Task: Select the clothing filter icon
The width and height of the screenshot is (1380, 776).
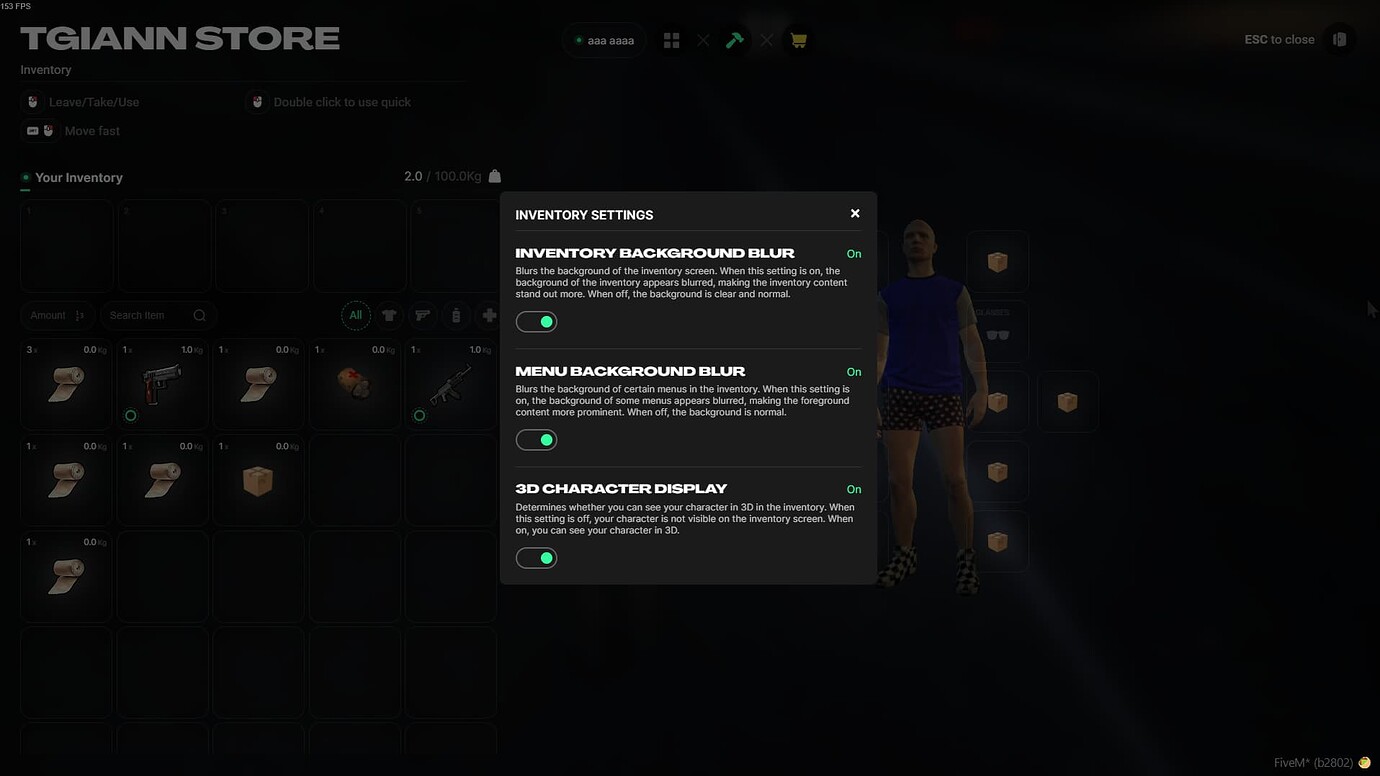Action: pyautogui.click(x=388, y=315)
